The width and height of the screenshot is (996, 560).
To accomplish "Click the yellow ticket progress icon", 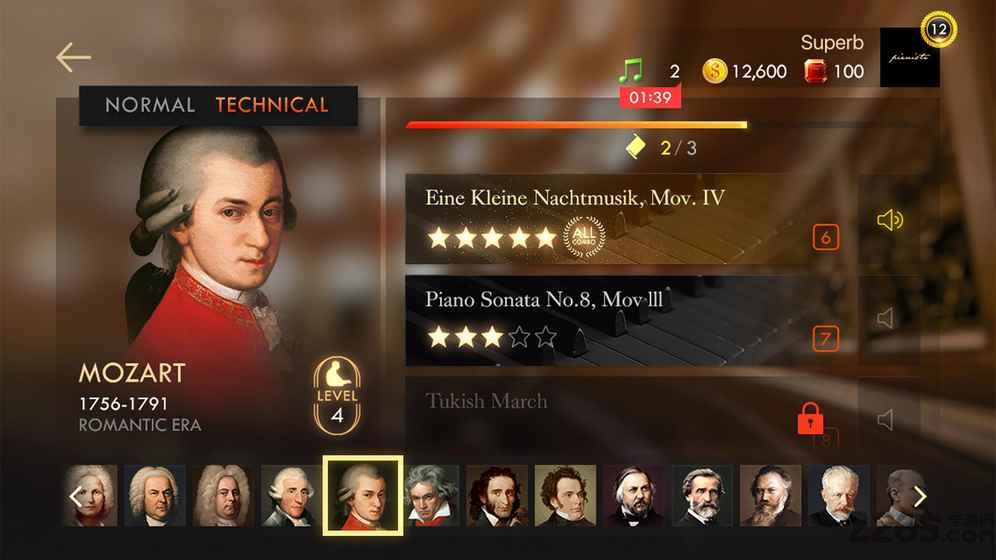I will point(635,148).
